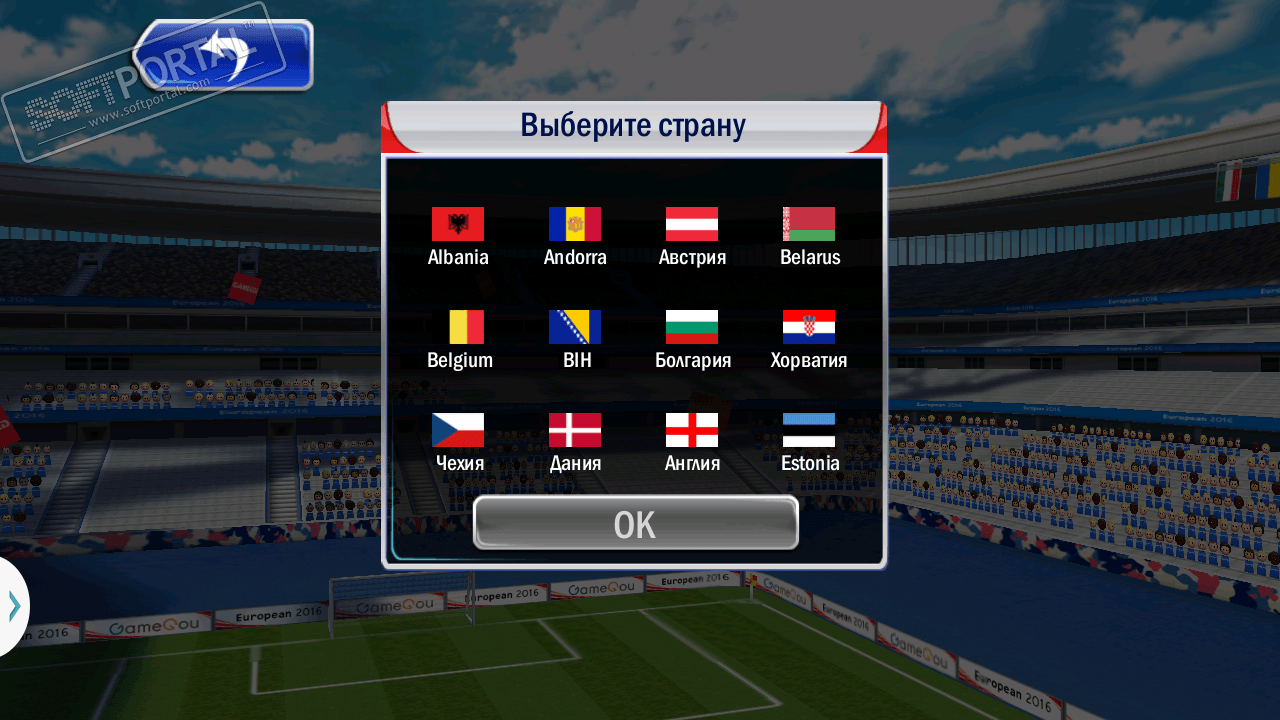This screenshot has height=720, width=1280.
Task: Choose the Andorra flag
Action: (x=575, y=225)
